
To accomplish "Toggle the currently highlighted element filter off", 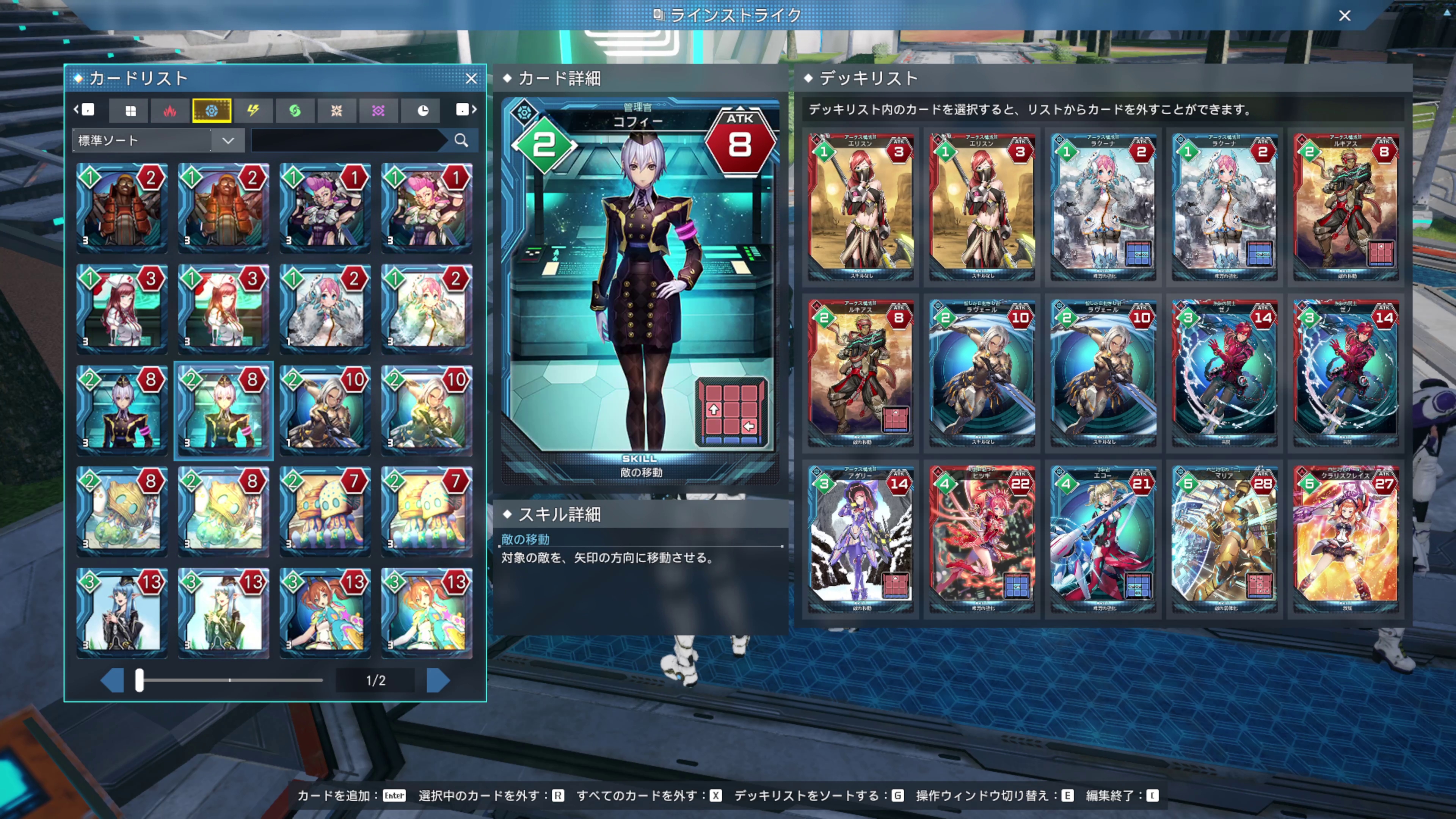I will (x=212, y=111).
